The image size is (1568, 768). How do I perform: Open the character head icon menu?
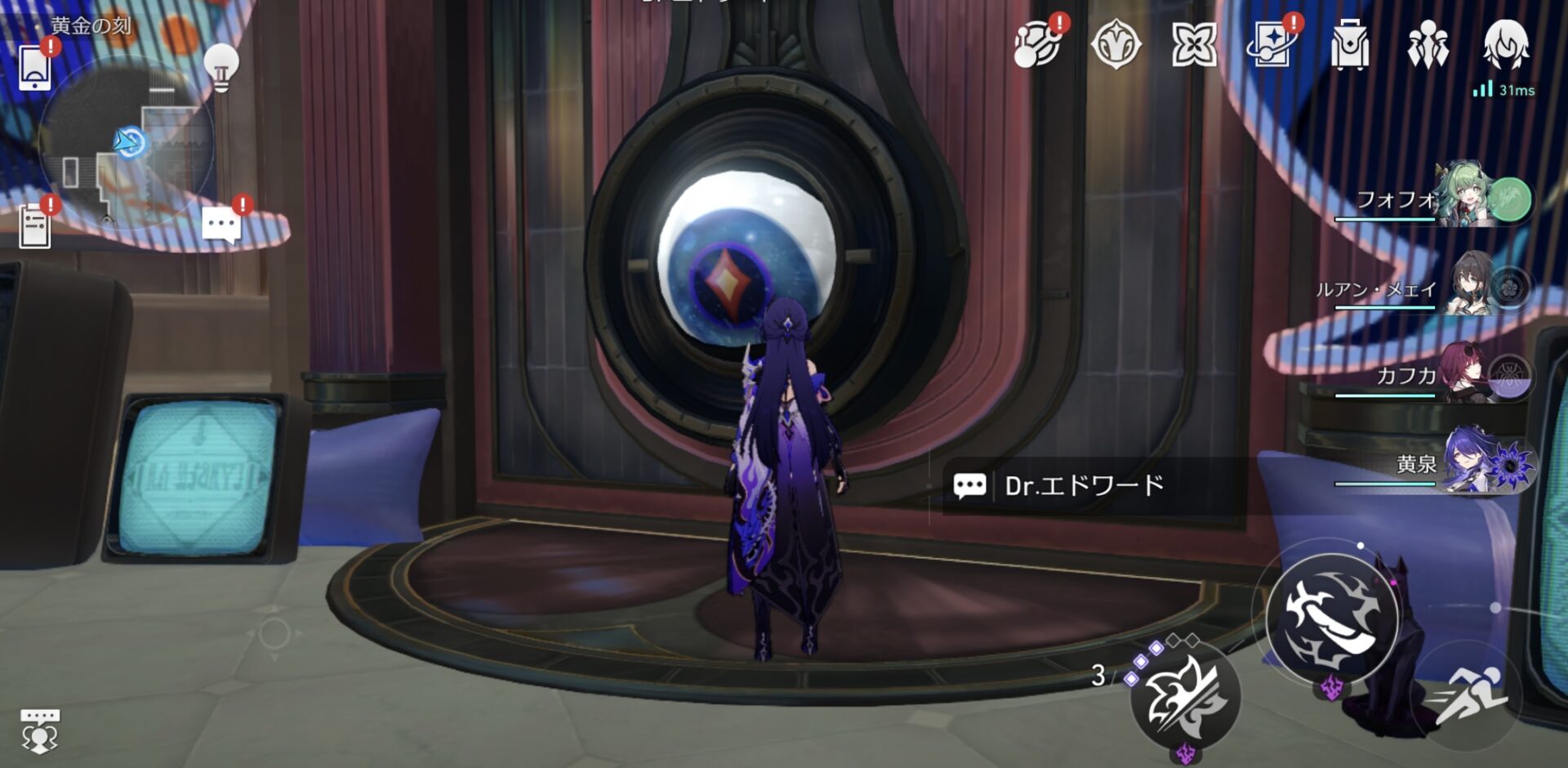(x=1505, y=44)
